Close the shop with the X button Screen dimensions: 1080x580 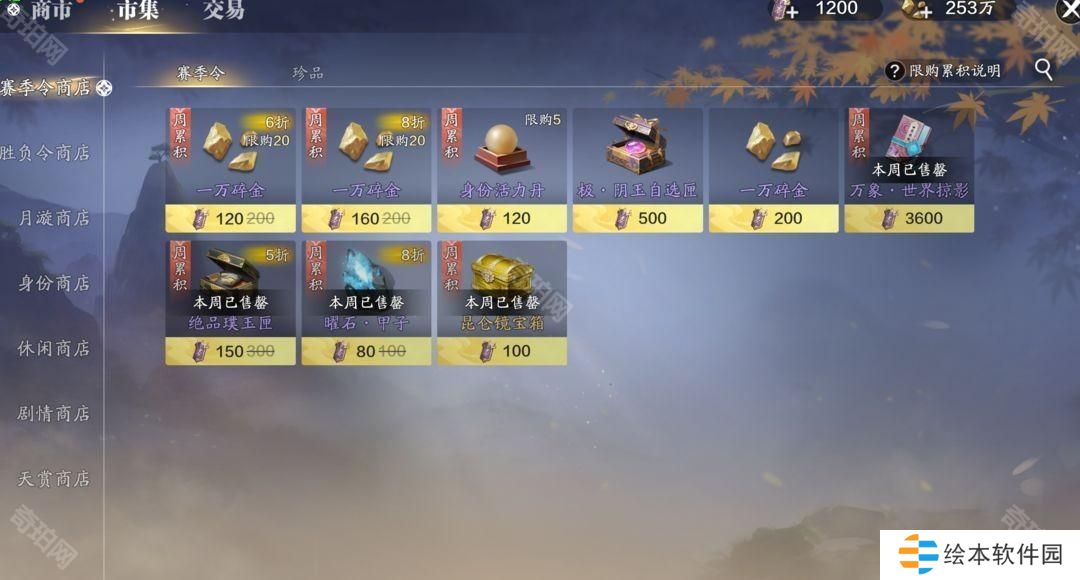click(x=1067, y=10)
